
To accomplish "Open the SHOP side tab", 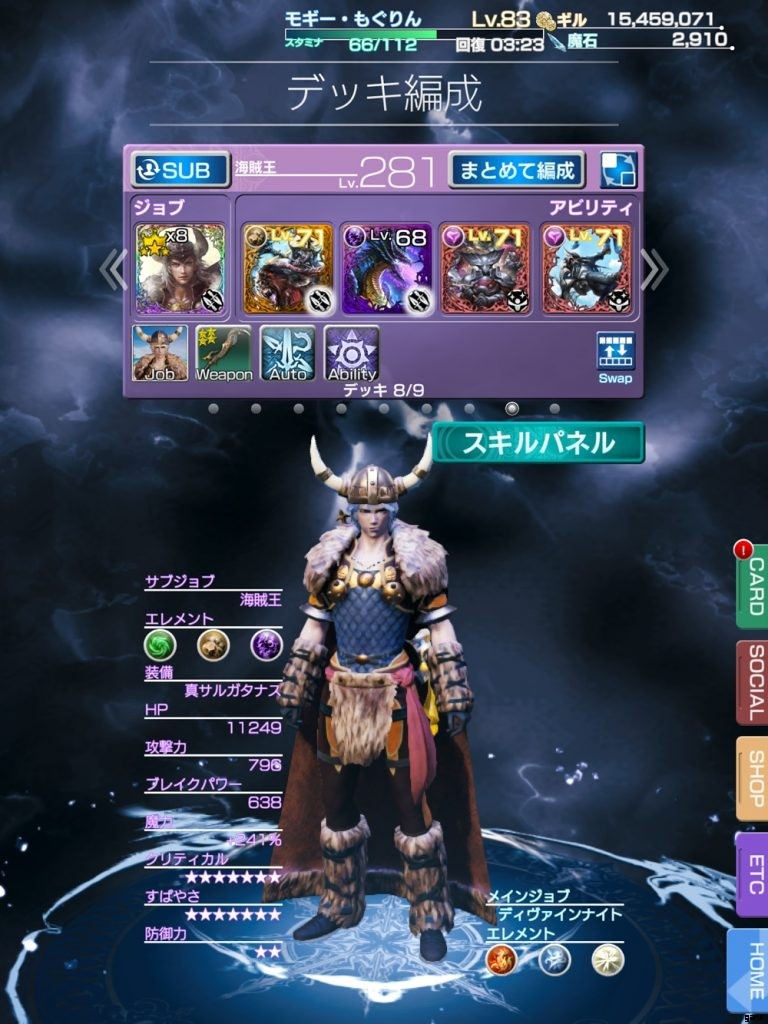I will tap(752, 779).
